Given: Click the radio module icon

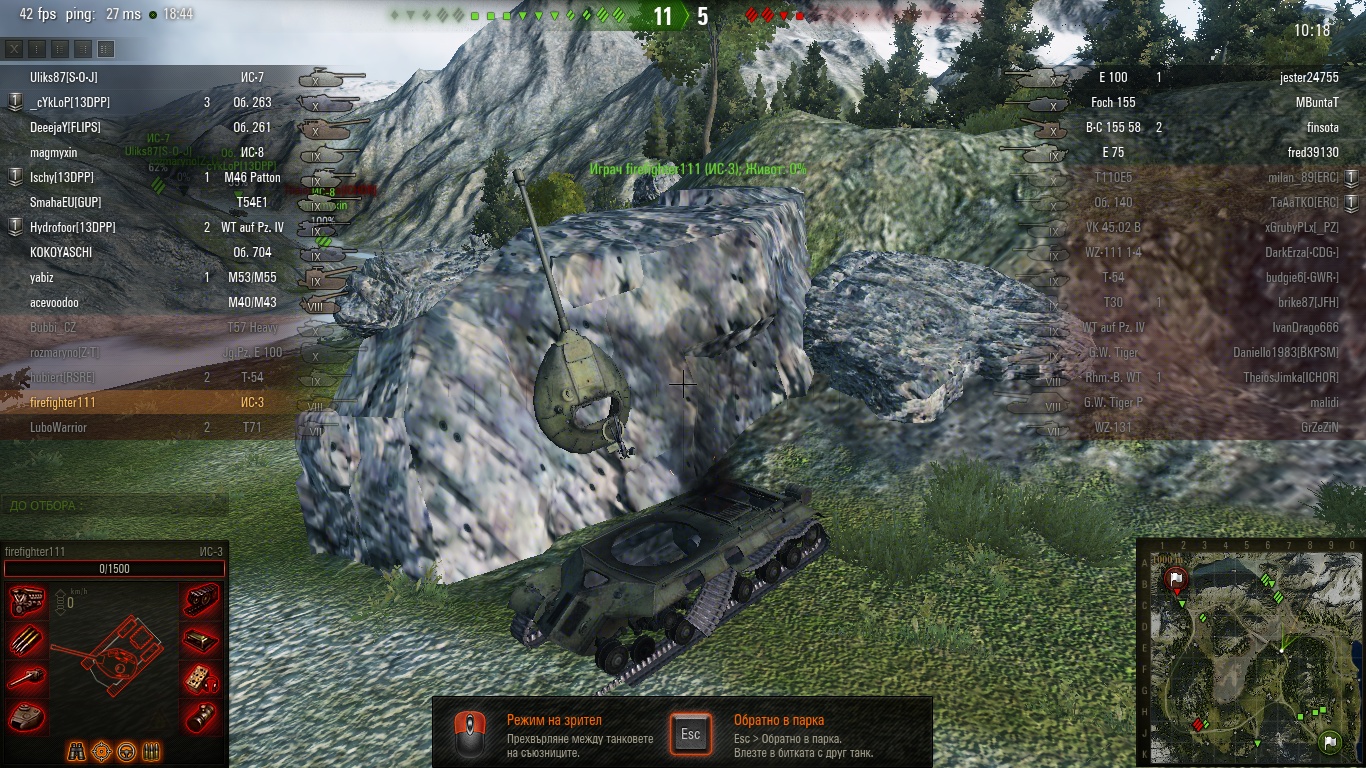Looking at the screenshot, I should pos(202,678).
